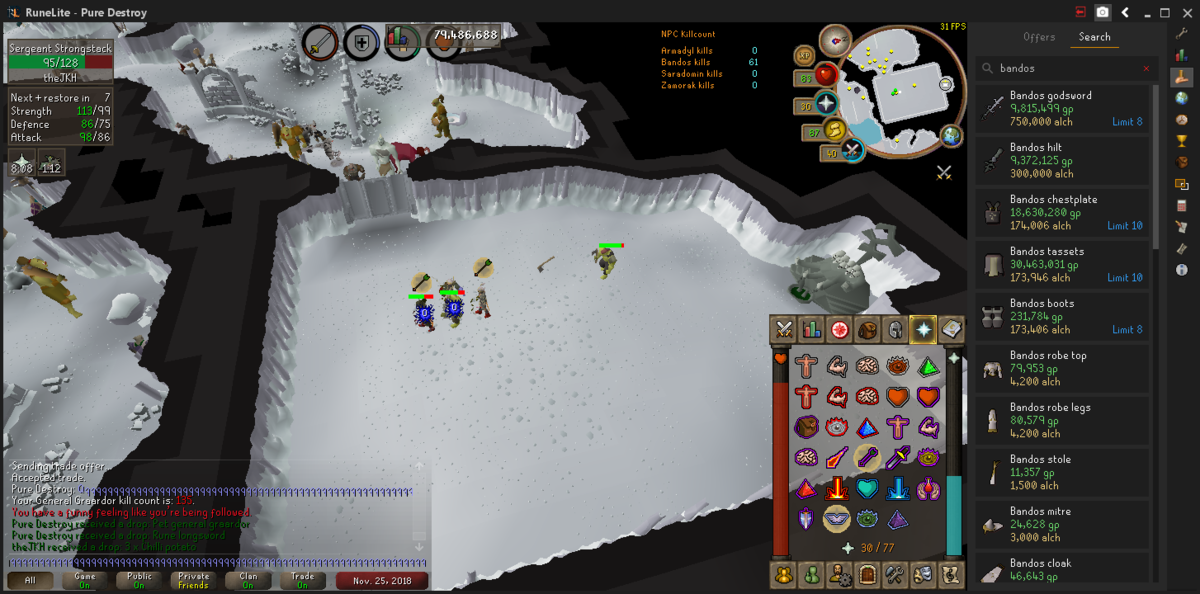
Task: Open the Worn Equipment helmet tab
Action: [895, 328]
